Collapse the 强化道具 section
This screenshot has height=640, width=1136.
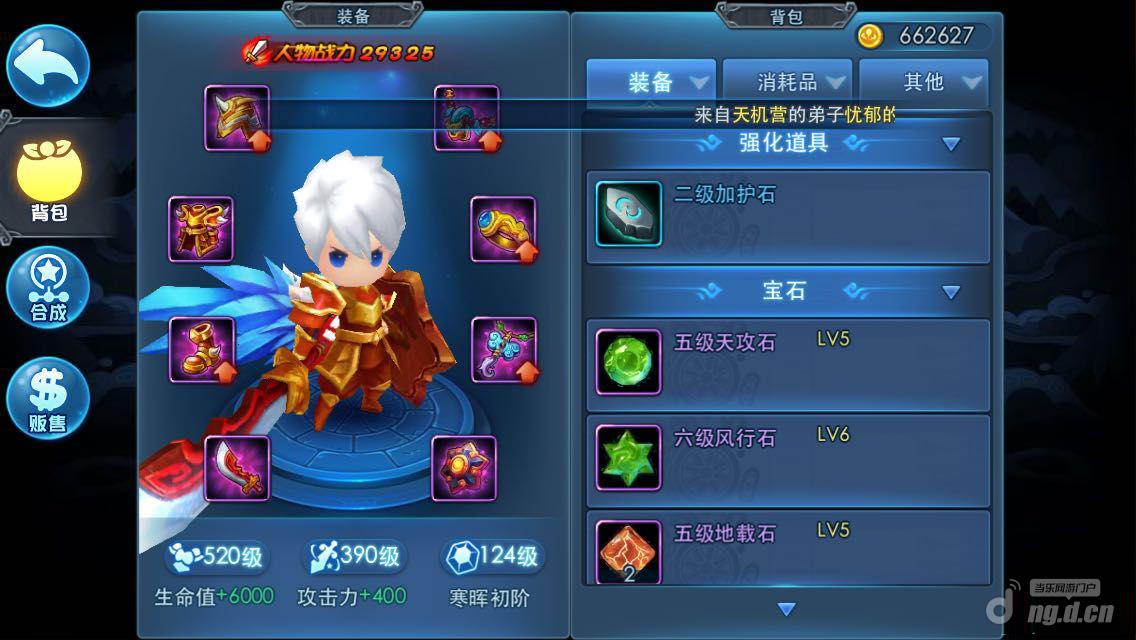[x=951, y=144]
